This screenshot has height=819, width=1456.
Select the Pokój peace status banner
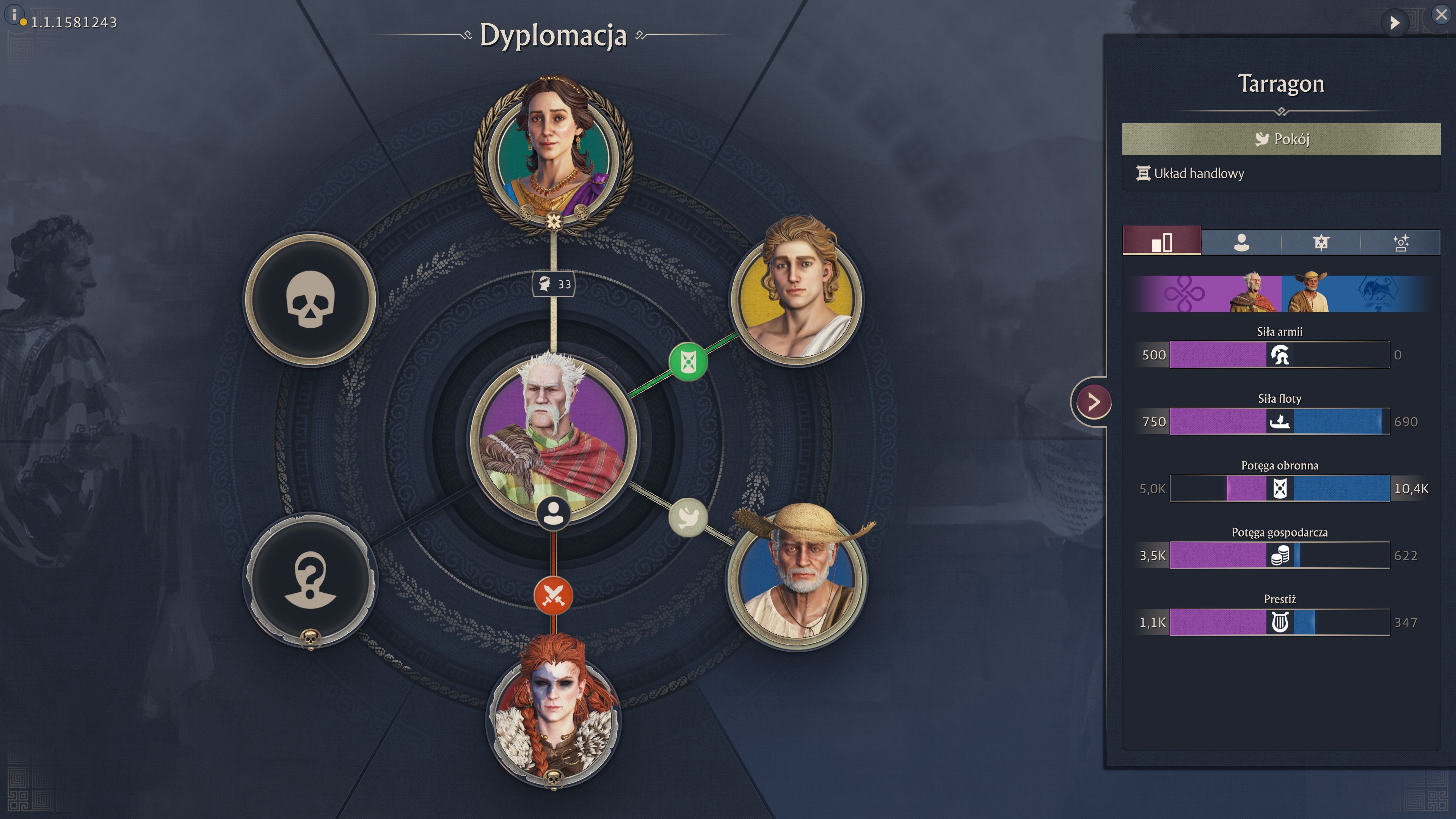(1281, 139)
